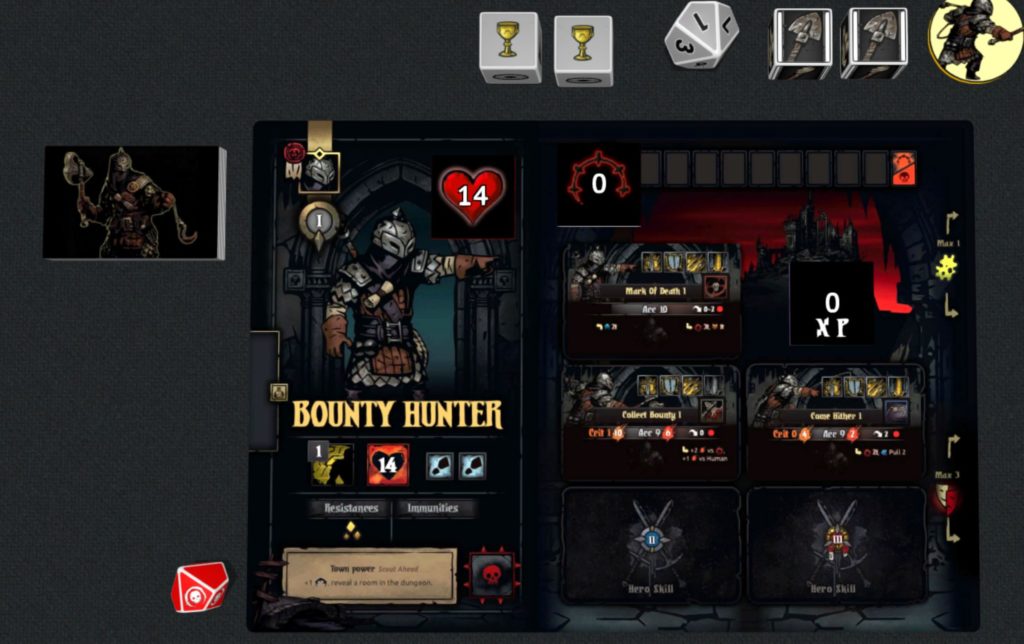Select the helmet portrait icon on the banner

320,171
